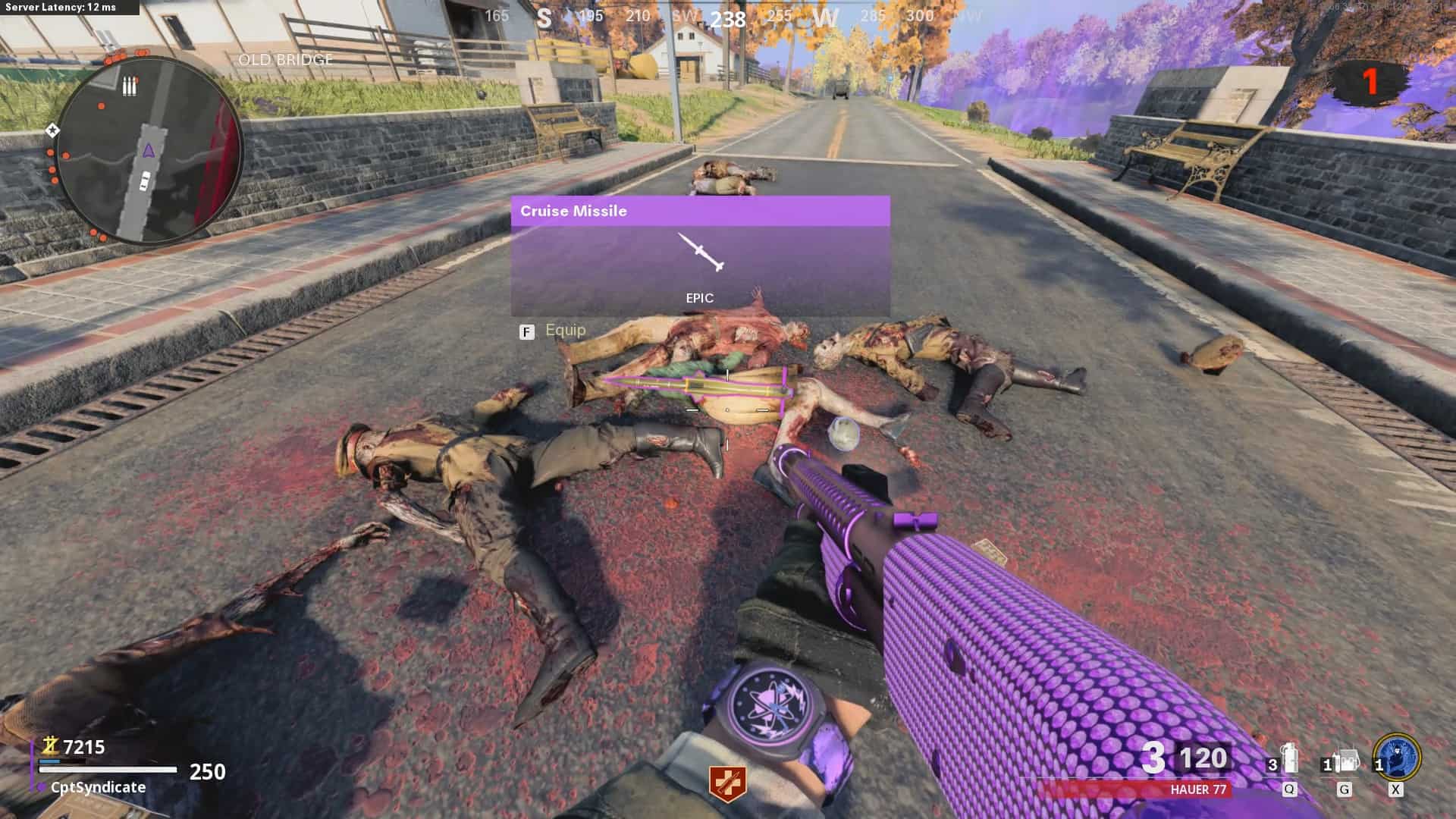
Task: Click the star objective marker beside the minimap
Action: pyautogui.click(x=52, y=131)
